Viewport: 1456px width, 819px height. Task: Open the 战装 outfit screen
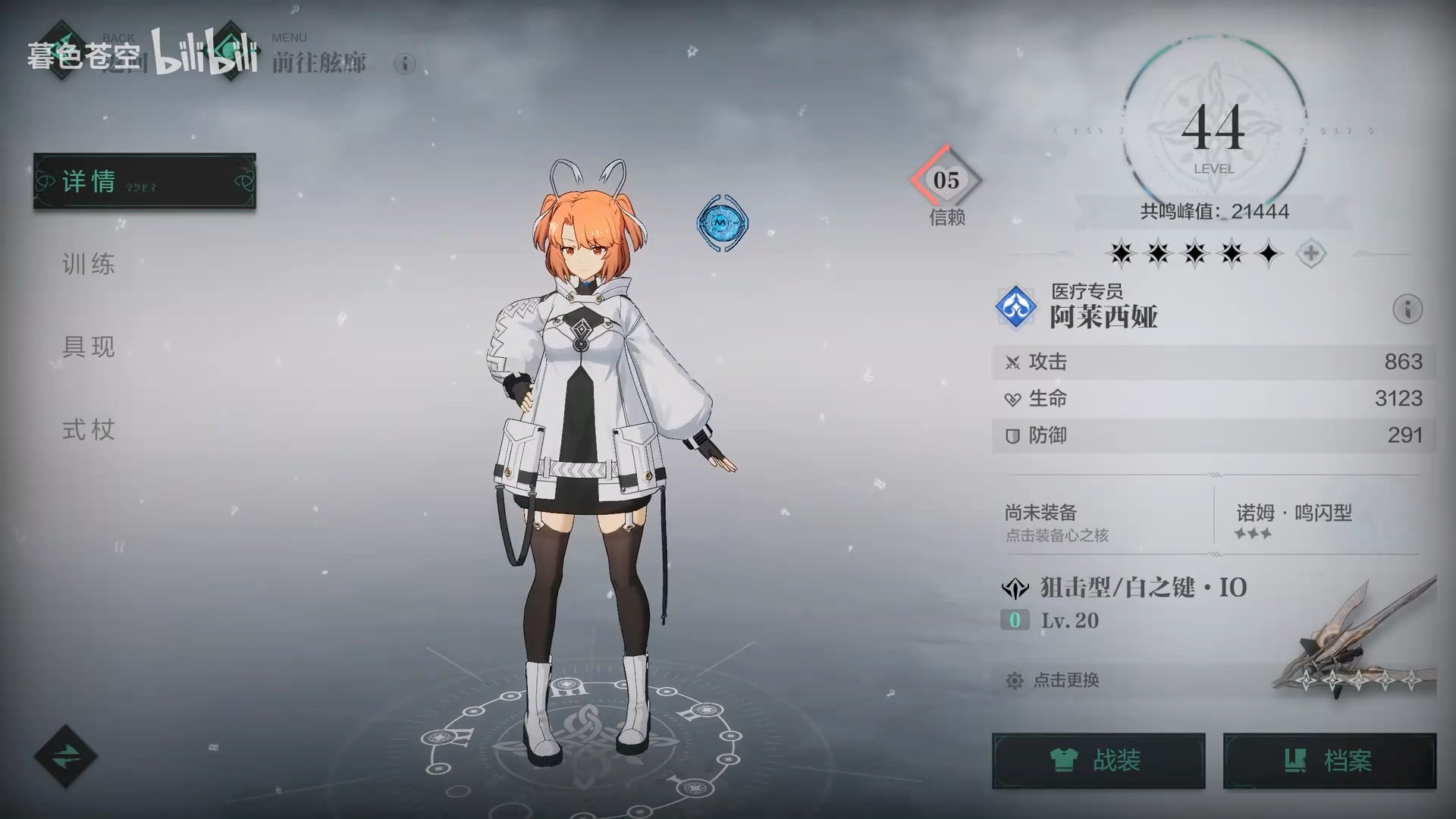[x=1098, y=761]
